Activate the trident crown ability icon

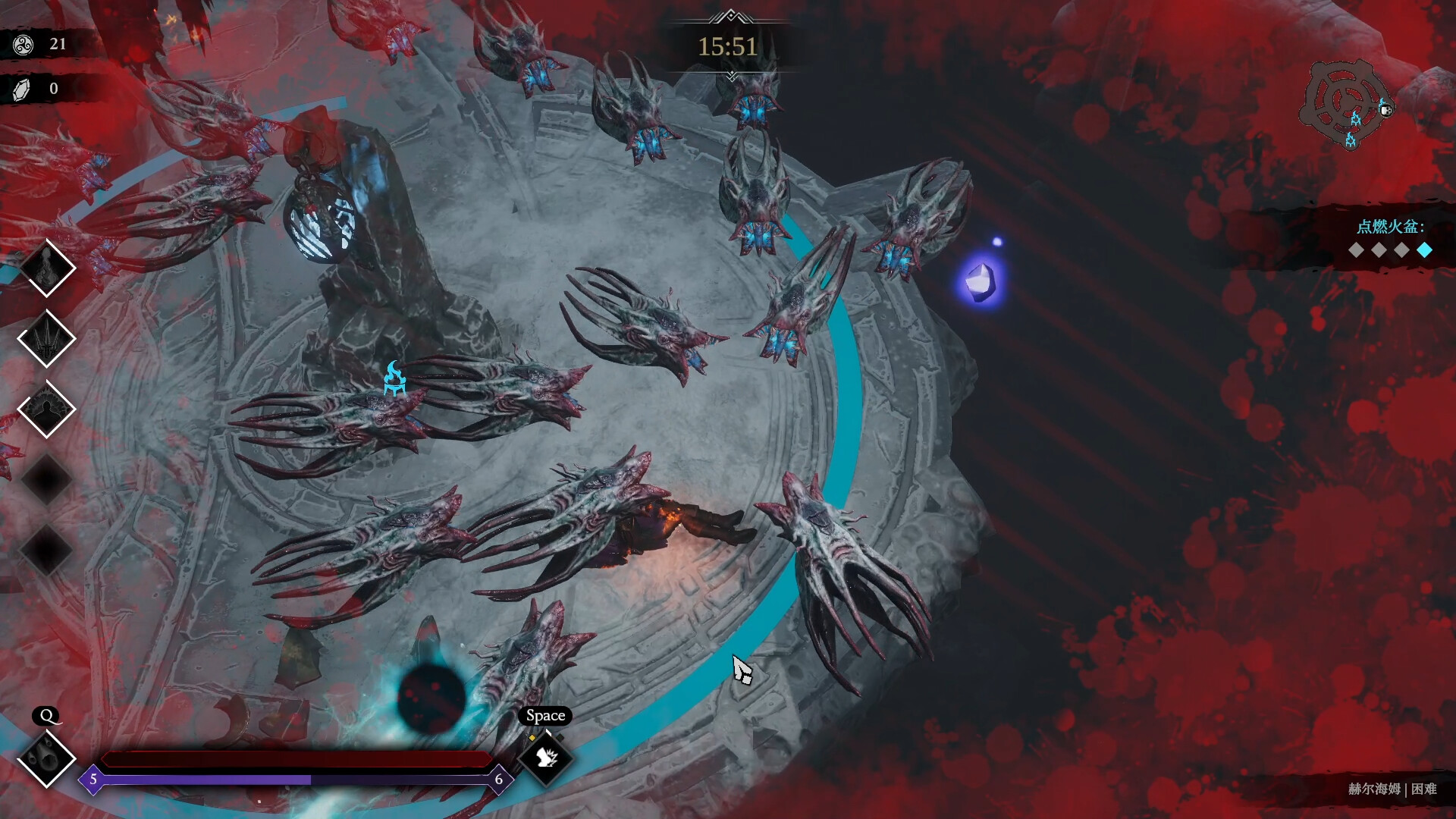(x=47, y=337)
